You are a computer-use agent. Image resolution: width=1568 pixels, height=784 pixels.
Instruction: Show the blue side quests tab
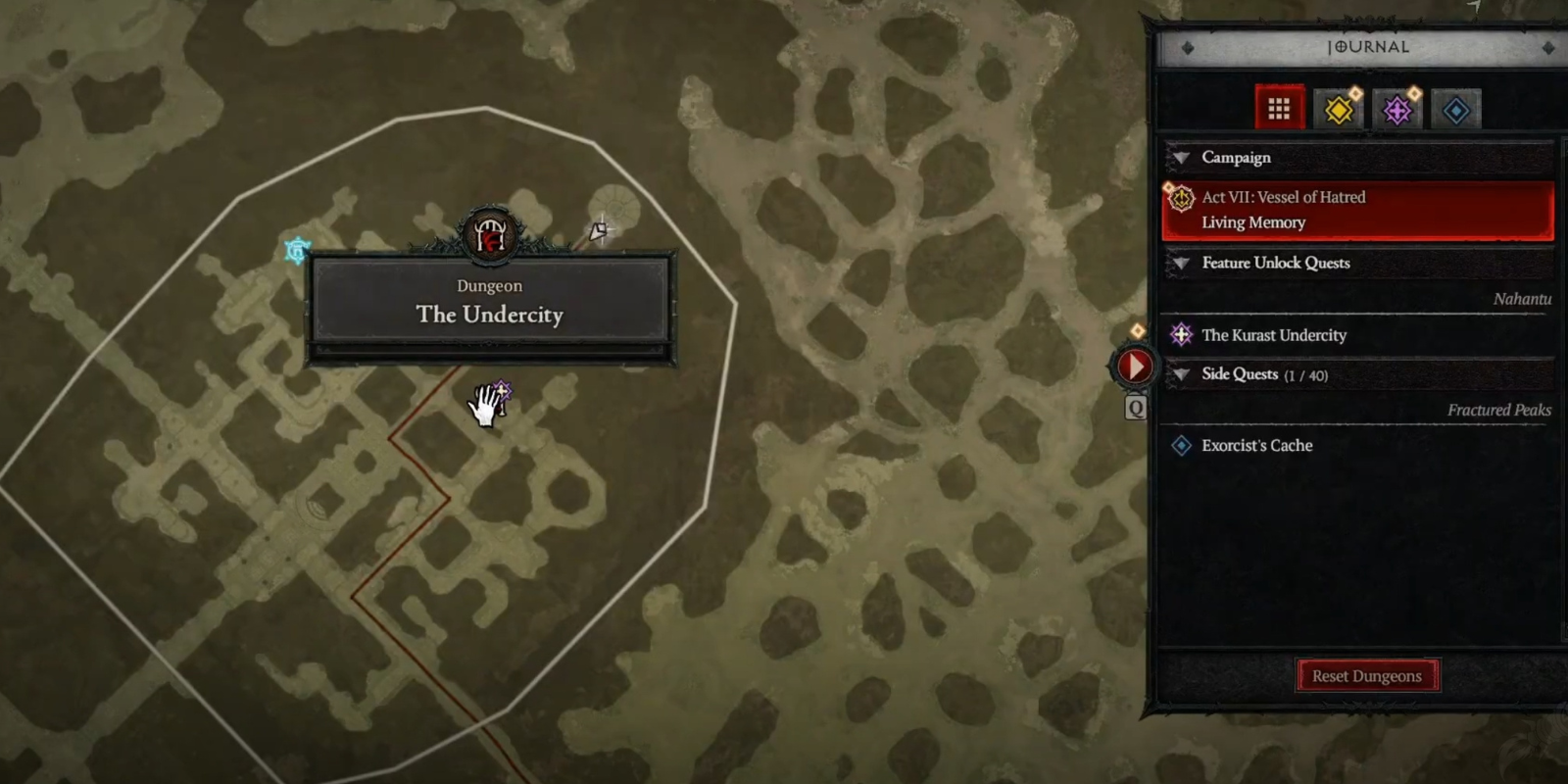(x=1456, y=110)
